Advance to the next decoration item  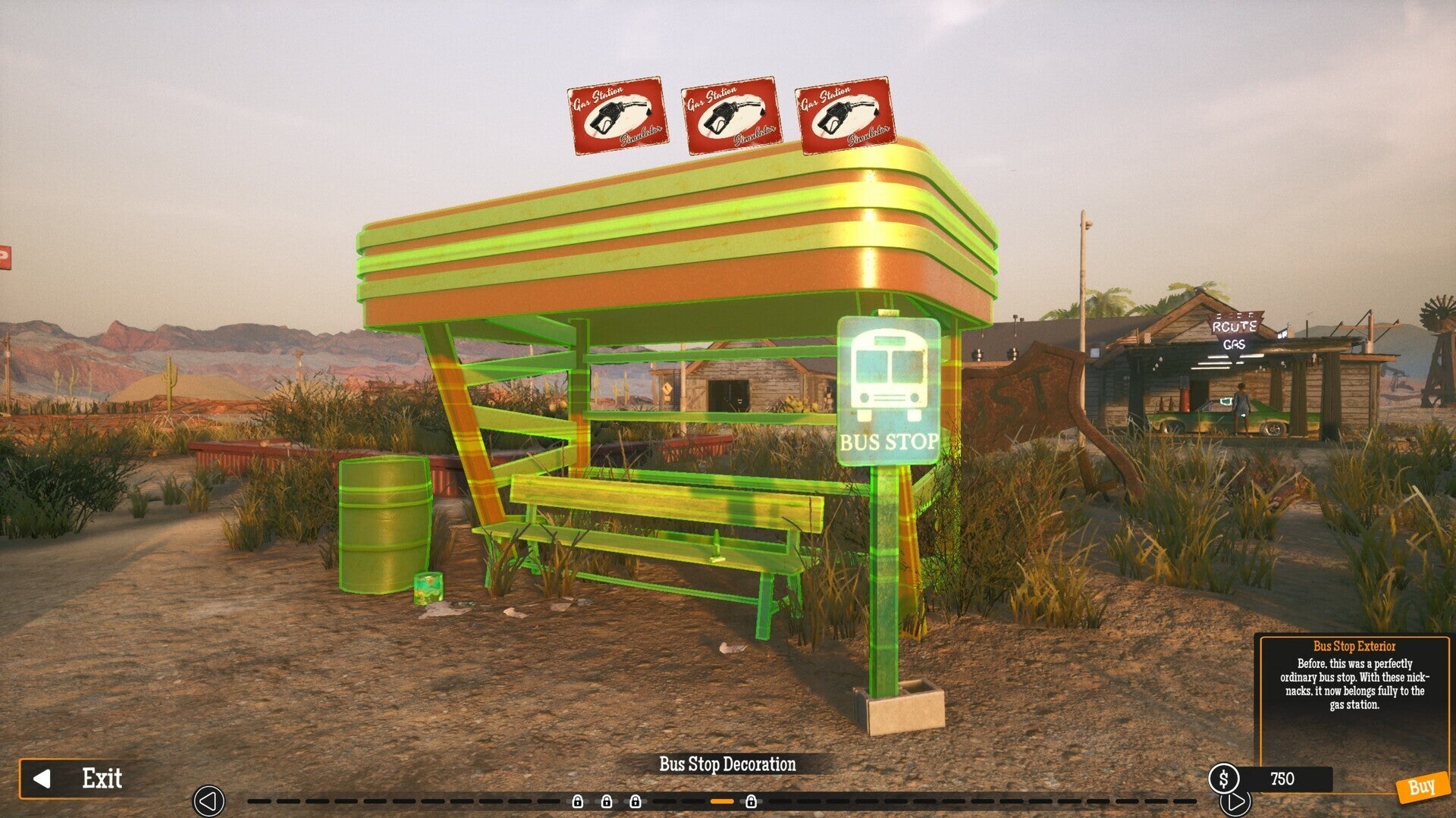(x=1235, y=801)
